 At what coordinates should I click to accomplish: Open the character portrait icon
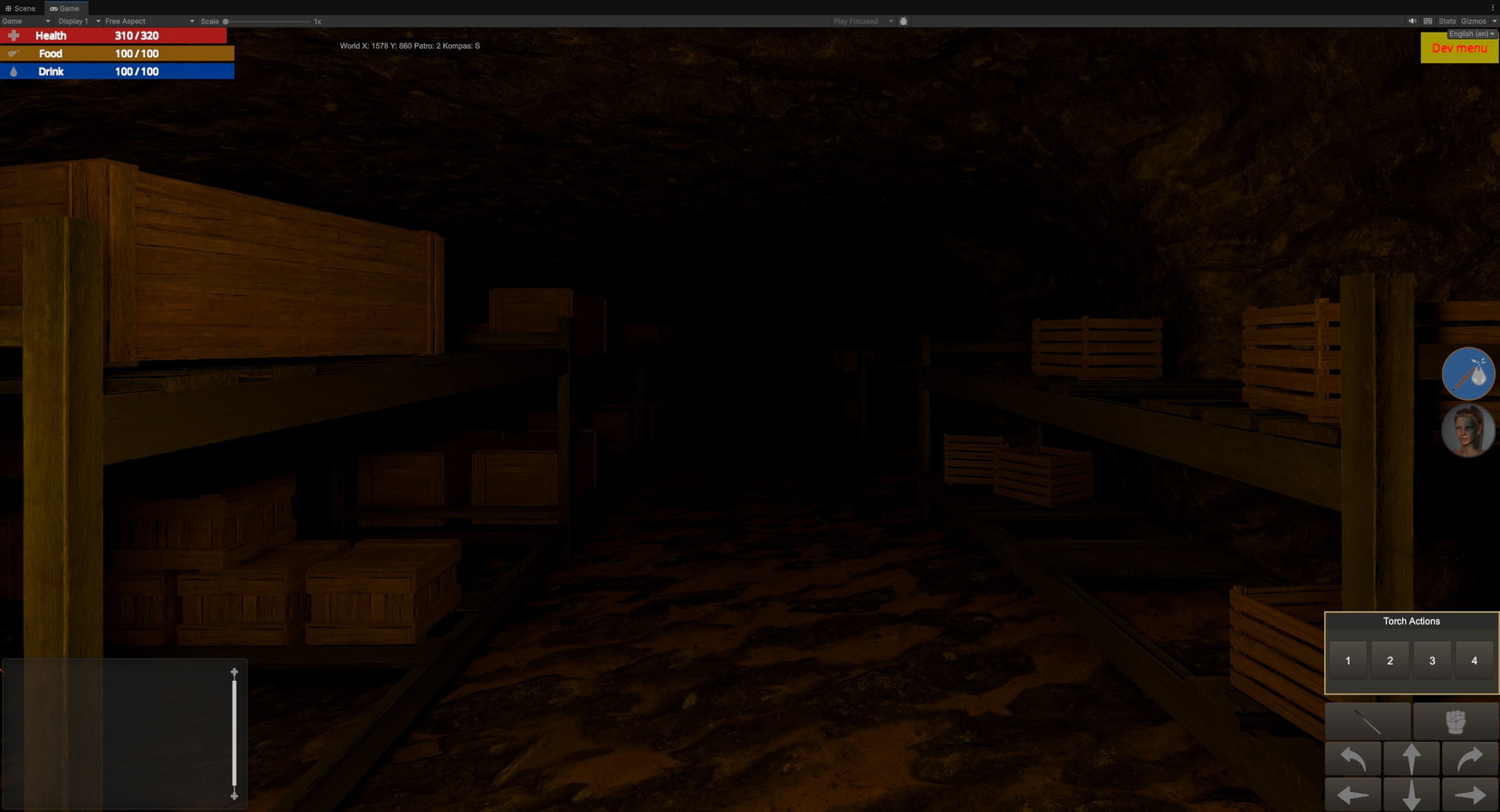point(1467,430)
